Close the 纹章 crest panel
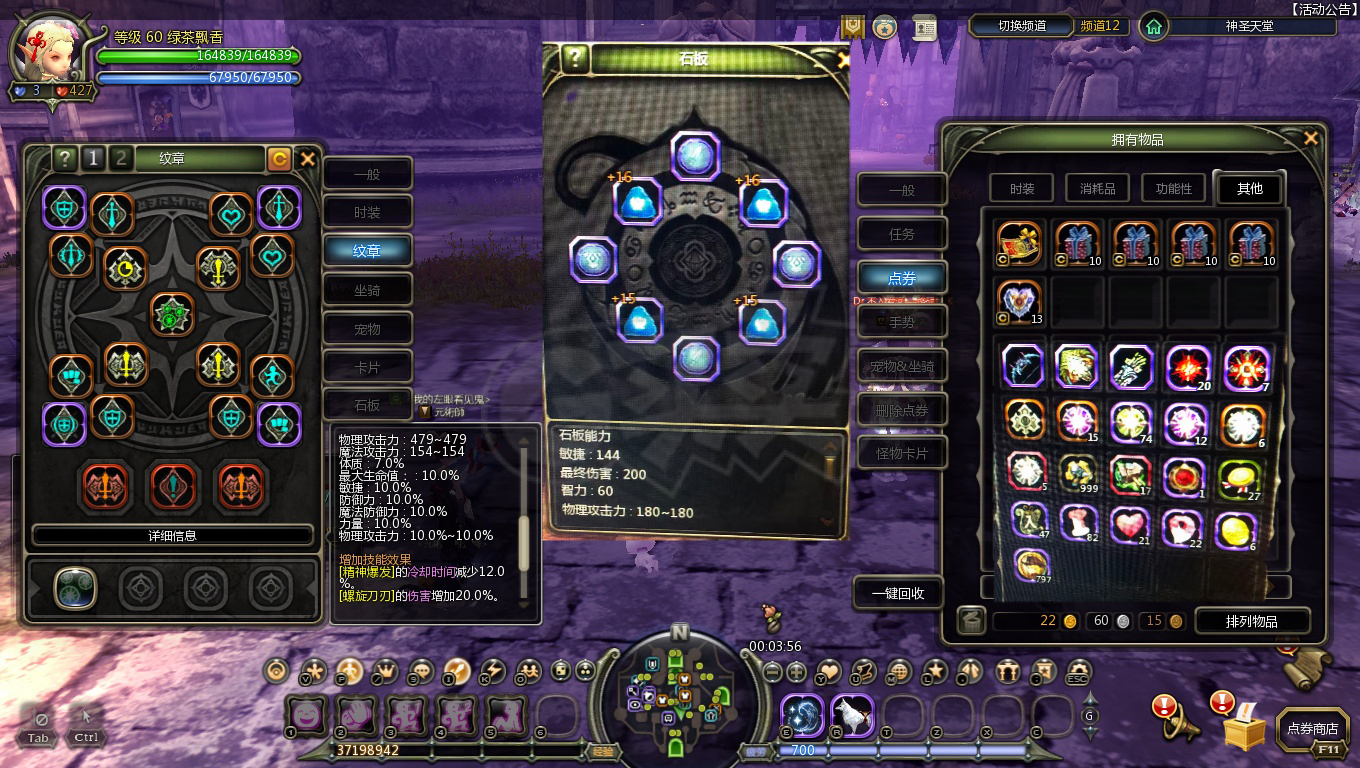The width and height of the screenshot is (1360, 768). 308,158
